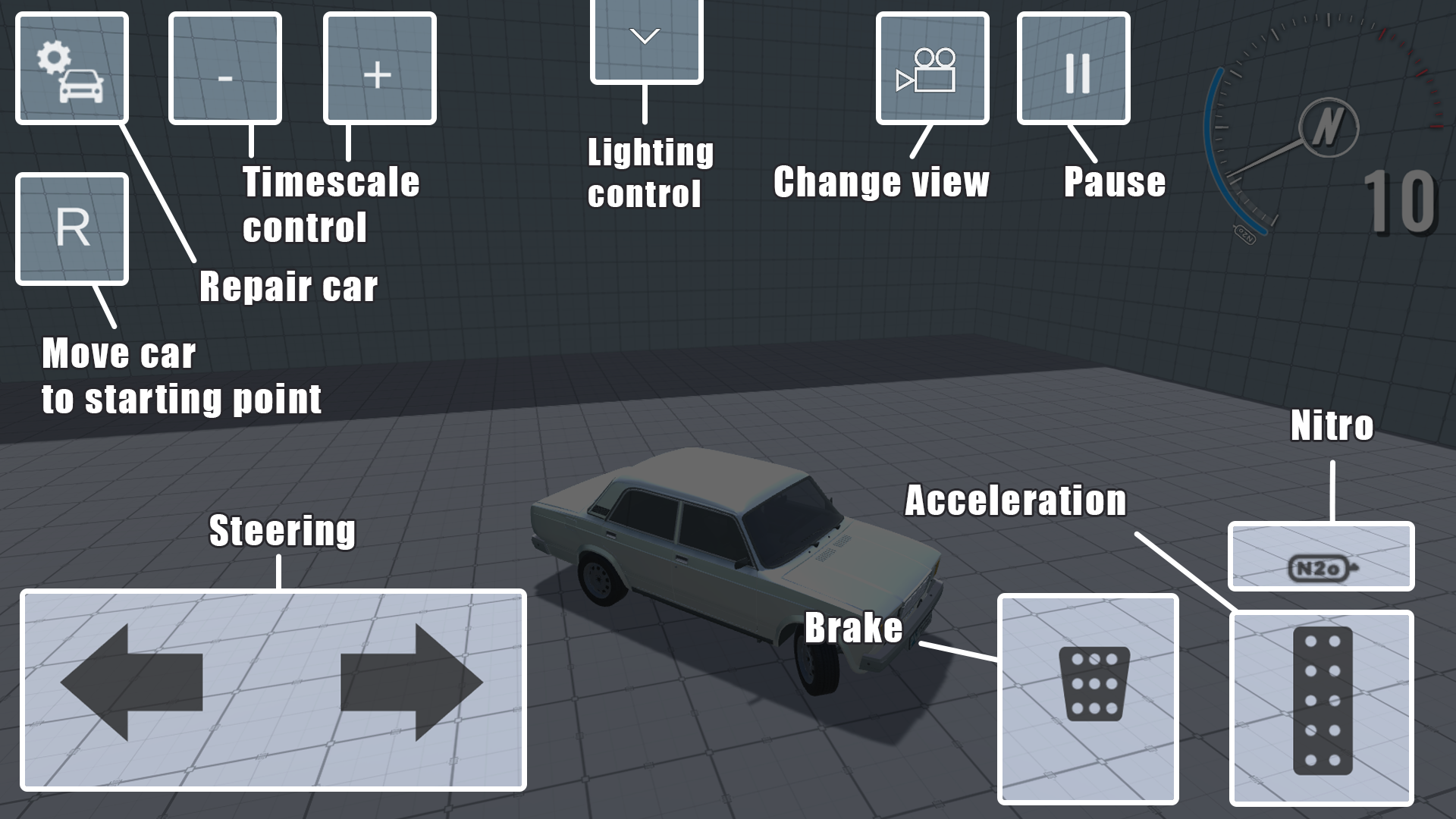Image resolution: width=1456 pixels, height=819 pixels.
Task: Open the lighting options via the chevron
Action: point(645,36)
